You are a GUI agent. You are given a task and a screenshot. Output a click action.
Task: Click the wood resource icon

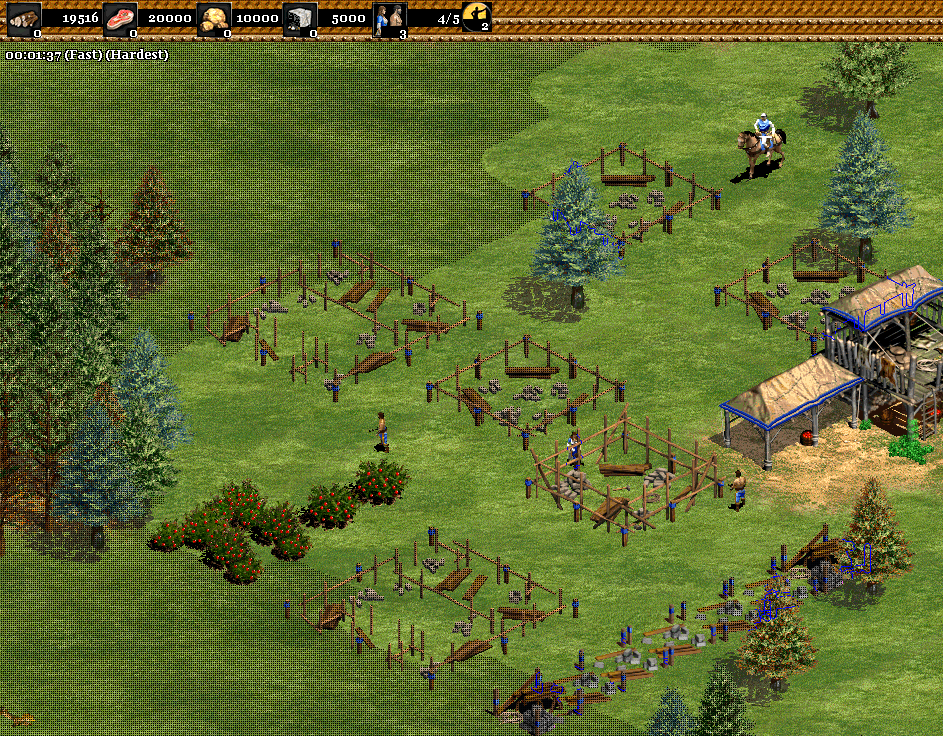pyautogui.click(x=25, y=18)
